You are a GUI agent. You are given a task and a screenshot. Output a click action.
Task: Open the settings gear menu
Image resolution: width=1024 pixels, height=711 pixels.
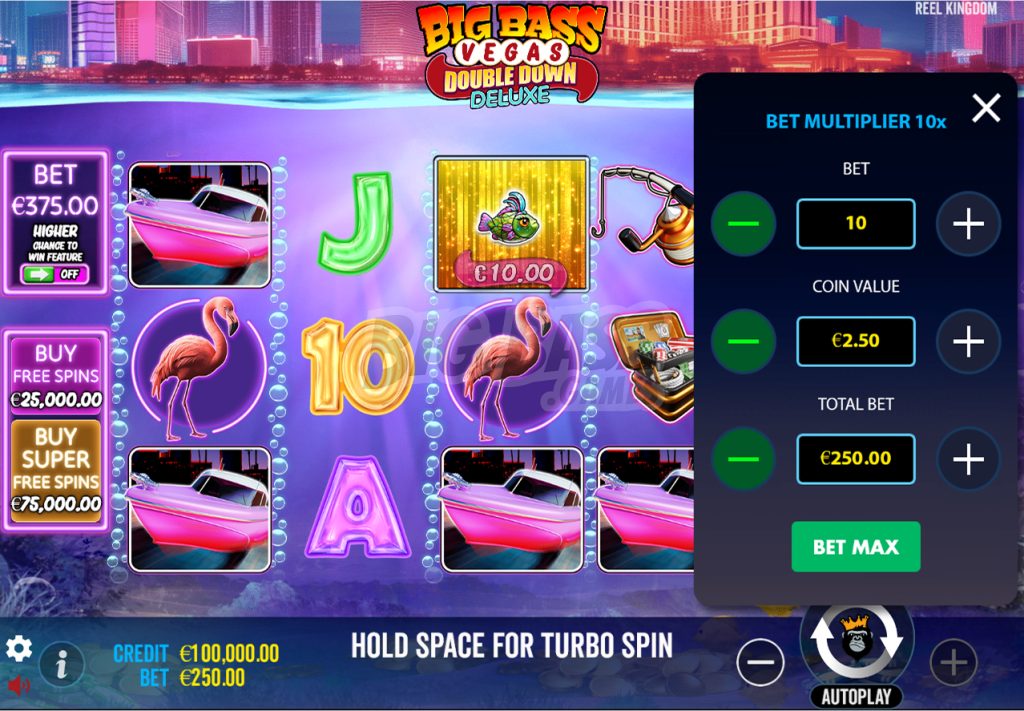pos(19,649)
